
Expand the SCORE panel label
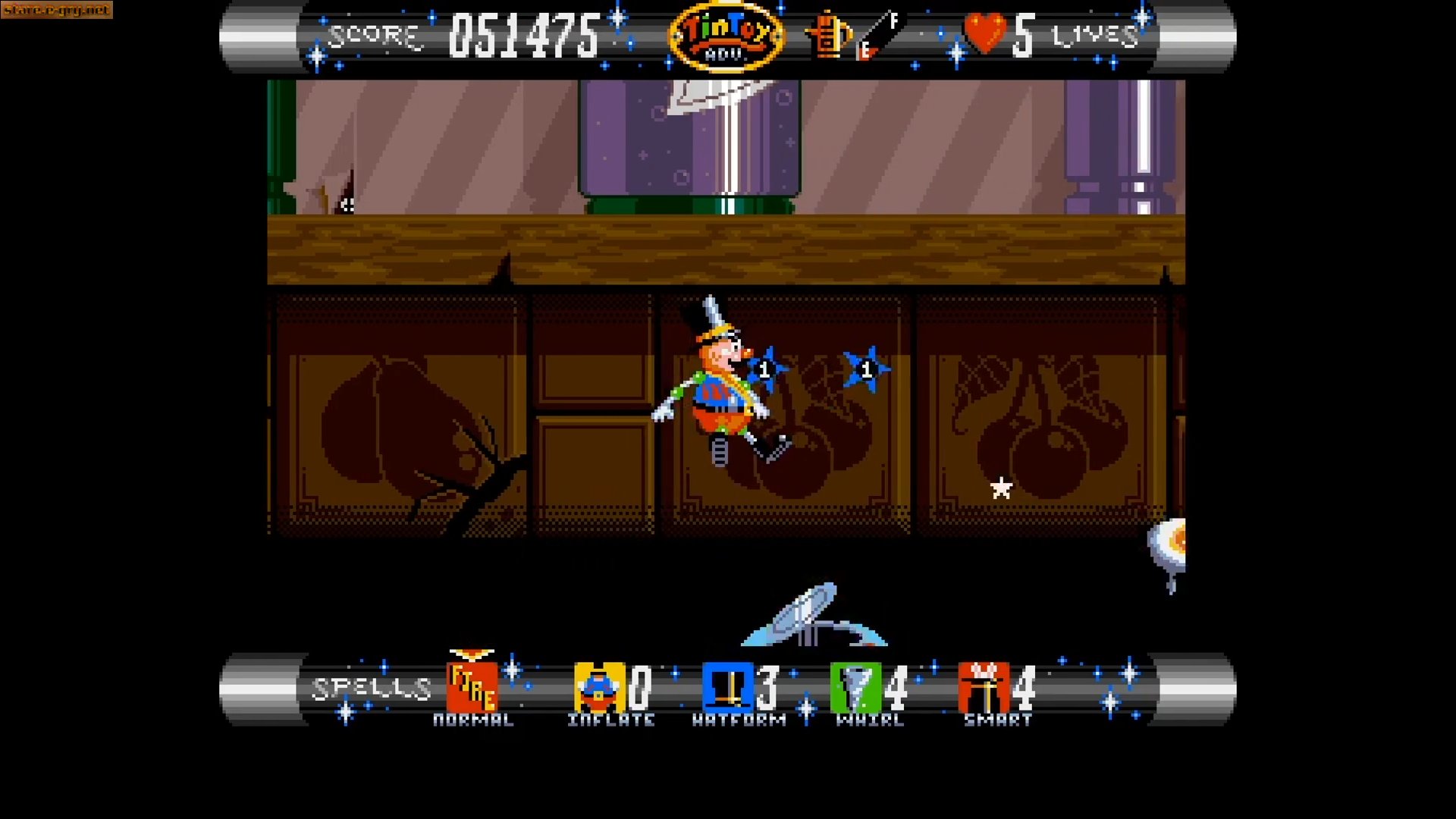[x=377, y=34]
